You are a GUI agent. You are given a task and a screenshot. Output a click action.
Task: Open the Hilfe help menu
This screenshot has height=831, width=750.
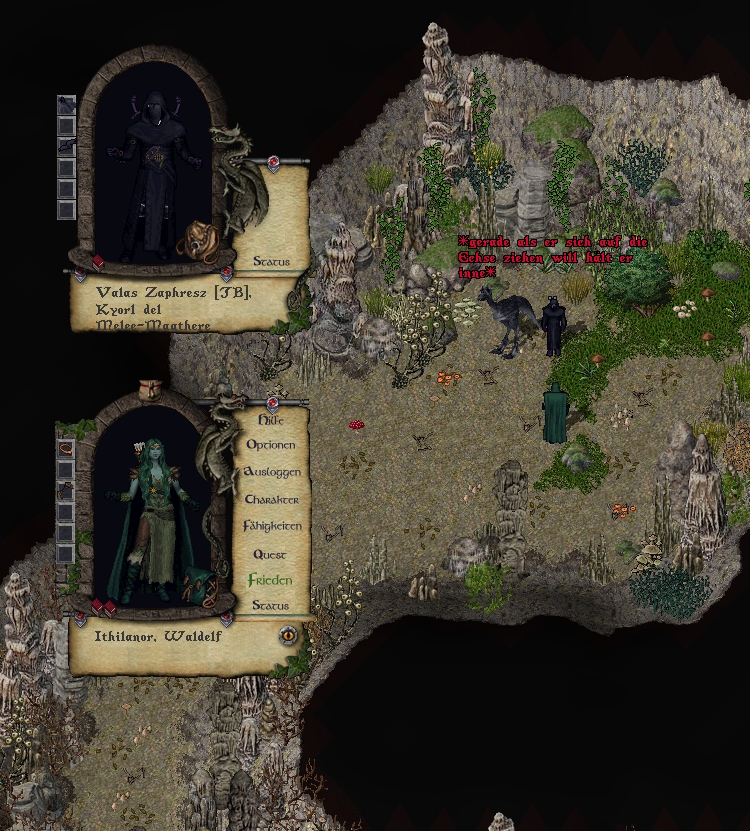tap(270, 420)
